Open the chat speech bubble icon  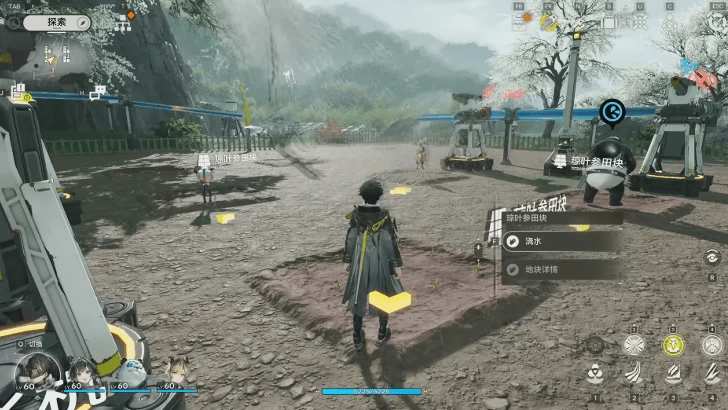[98, 93]
